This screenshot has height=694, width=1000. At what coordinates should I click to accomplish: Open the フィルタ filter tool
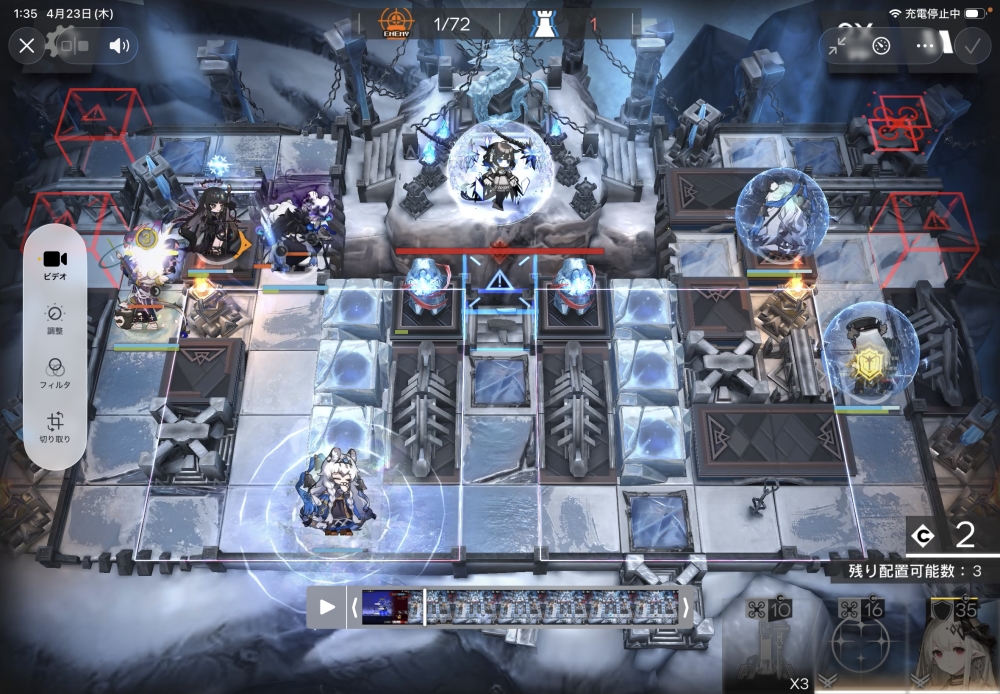point(55,374)
